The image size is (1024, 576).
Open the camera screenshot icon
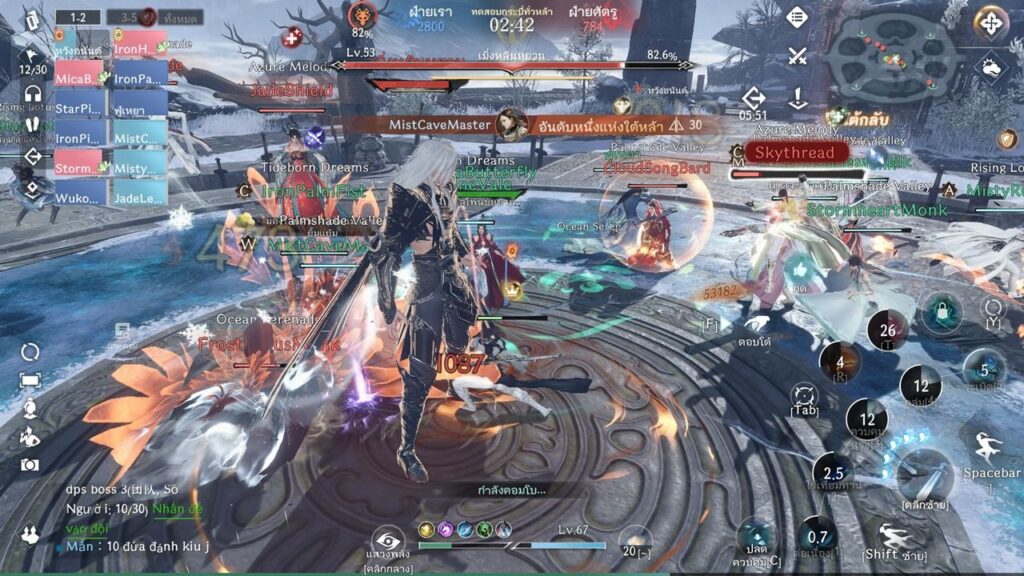[30, 464]
